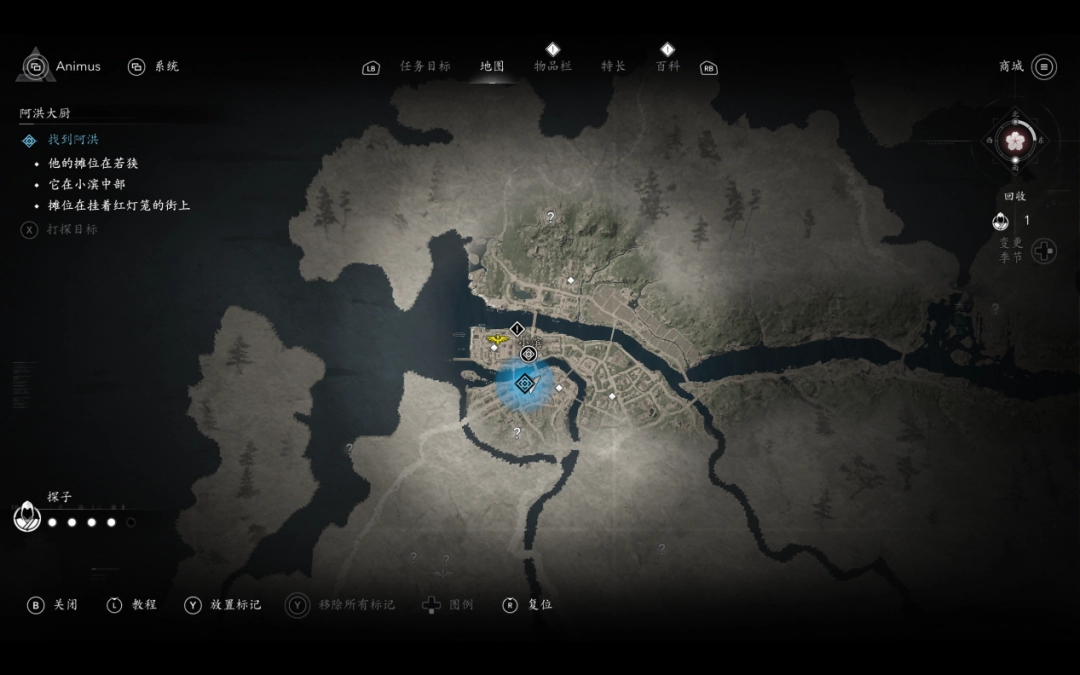1080x675 pixels.
Task: Click the 探子 scouts icon
Action: pyautogui.click(x=27, y=517)
